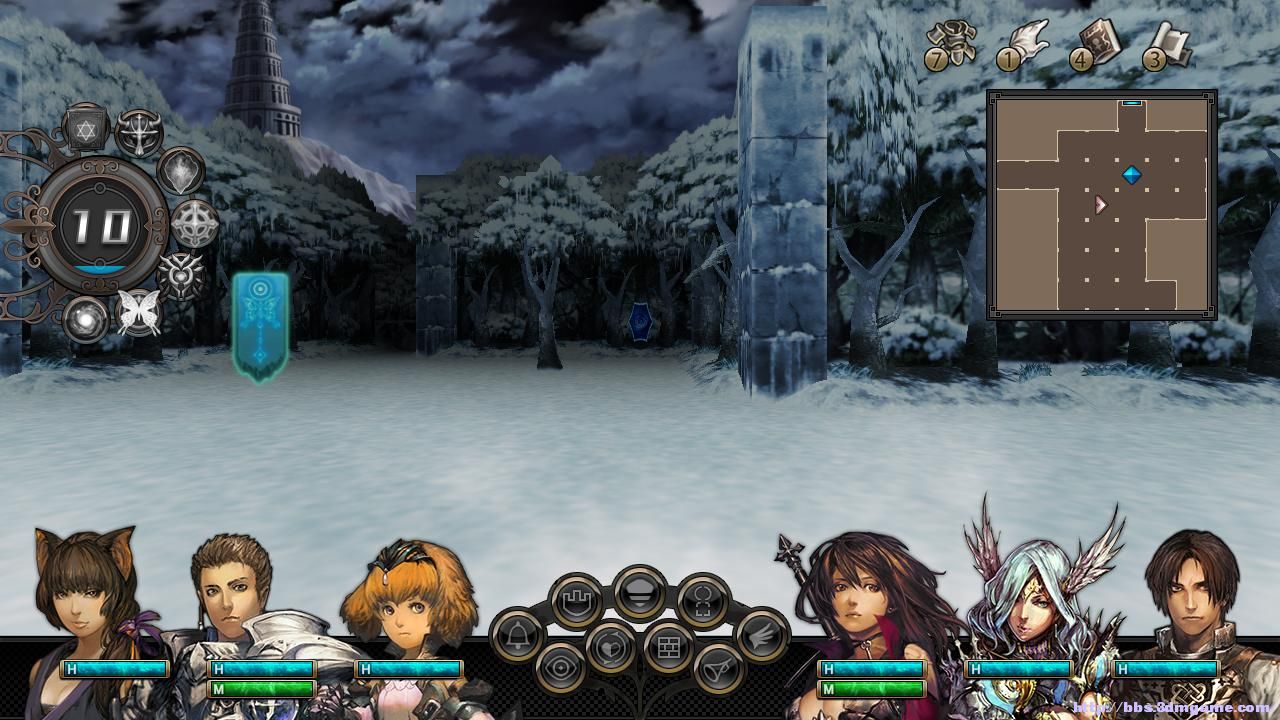Image resolution: width=1280 pixels, height=720 pixels.
Task: Click the eye command button
Action: coord(561,667)
